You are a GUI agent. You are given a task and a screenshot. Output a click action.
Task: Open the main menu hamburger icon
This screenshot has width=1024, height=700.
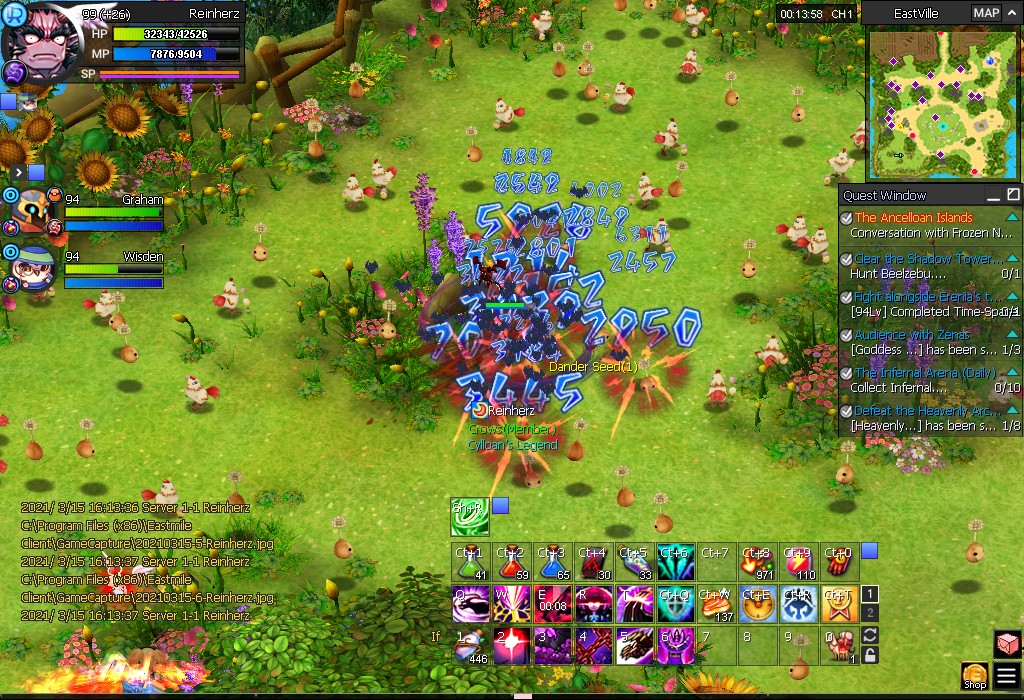[1007, 676]
